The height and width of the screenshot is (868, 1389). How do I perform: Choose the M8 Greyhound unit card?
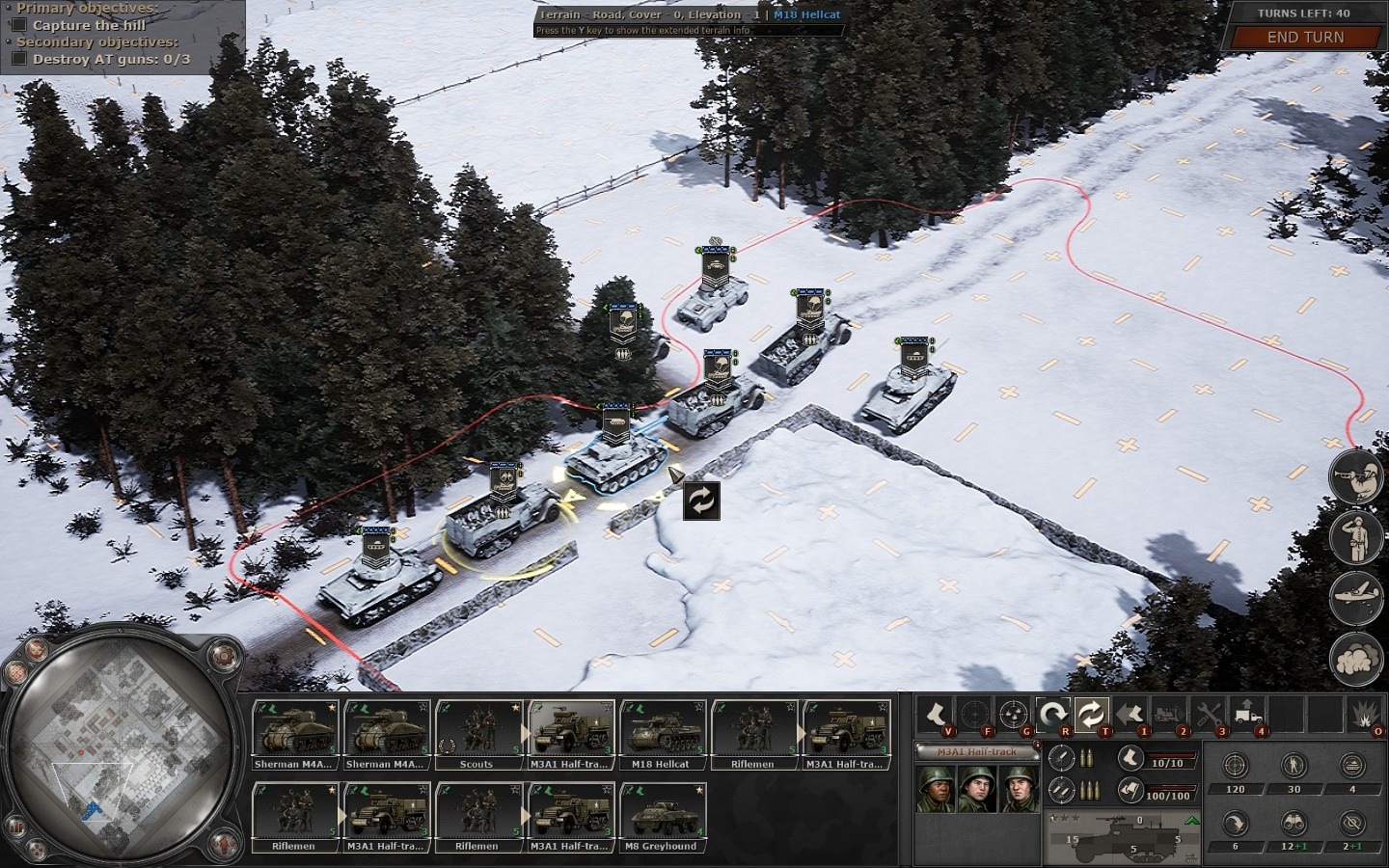pos(662,816)
